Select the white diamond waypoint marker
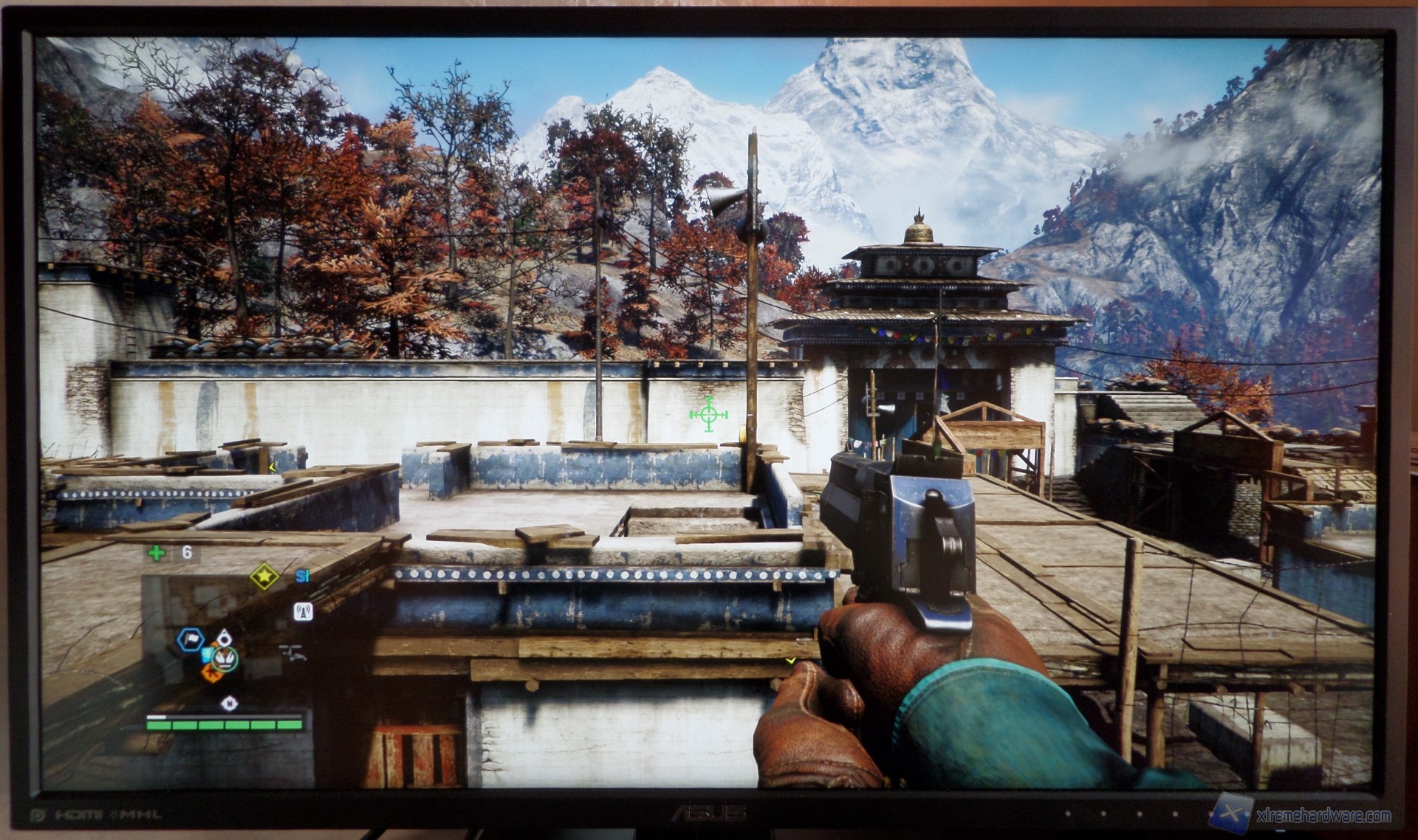This screenshot has width=1418, height=840. tap(225, 636)
